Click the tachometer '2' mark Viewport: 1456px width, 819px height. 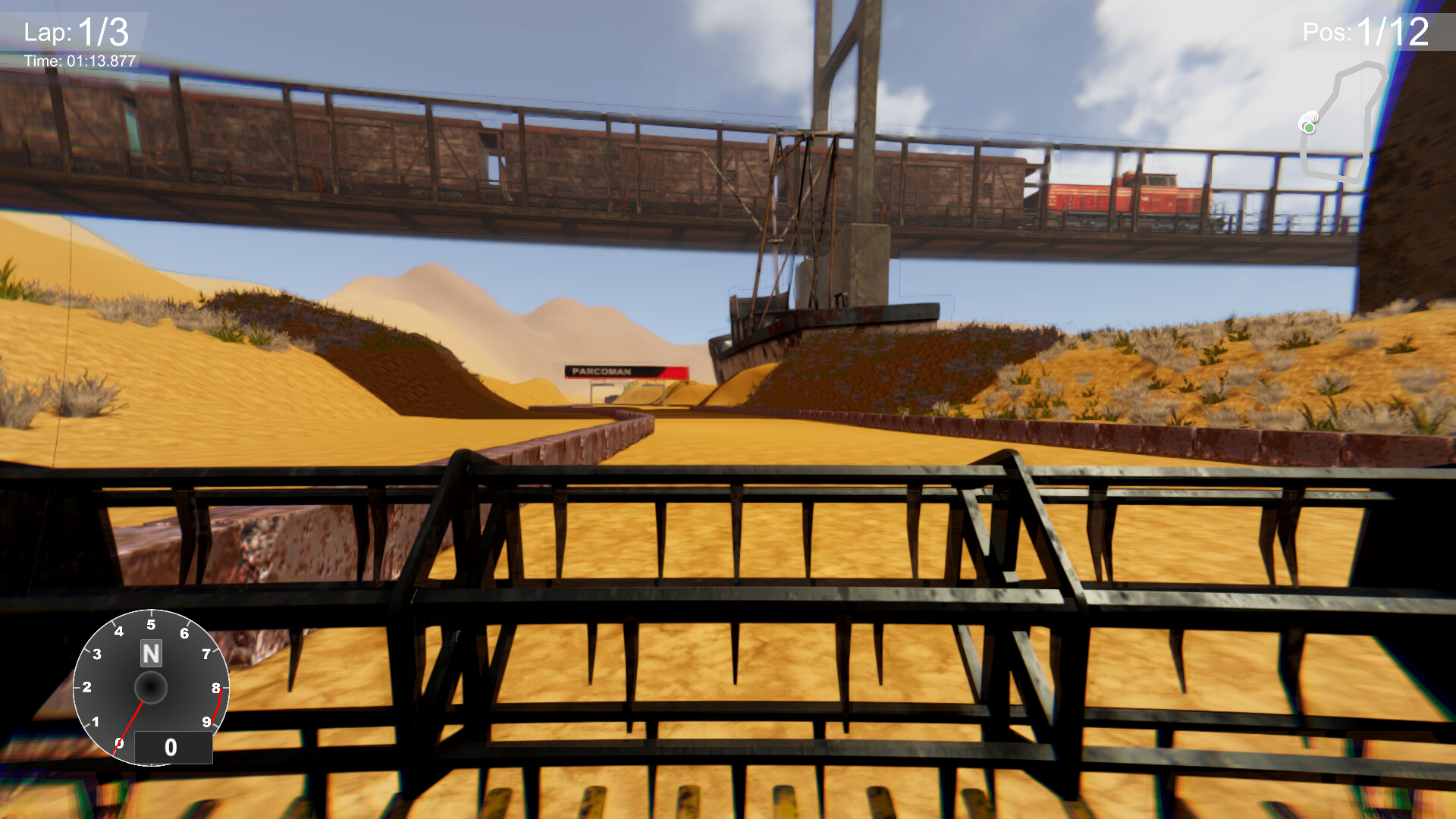click(x=86, y=686)
